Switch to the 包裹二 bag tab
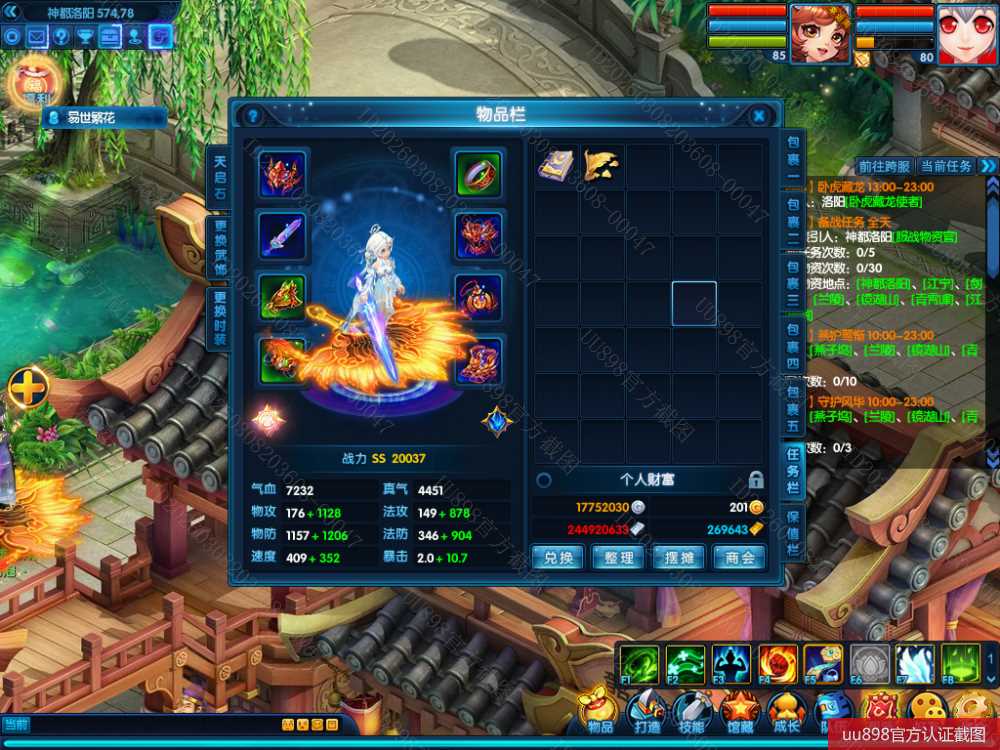The width and height of the screenshot is (1000, 750). pos(793,226)
